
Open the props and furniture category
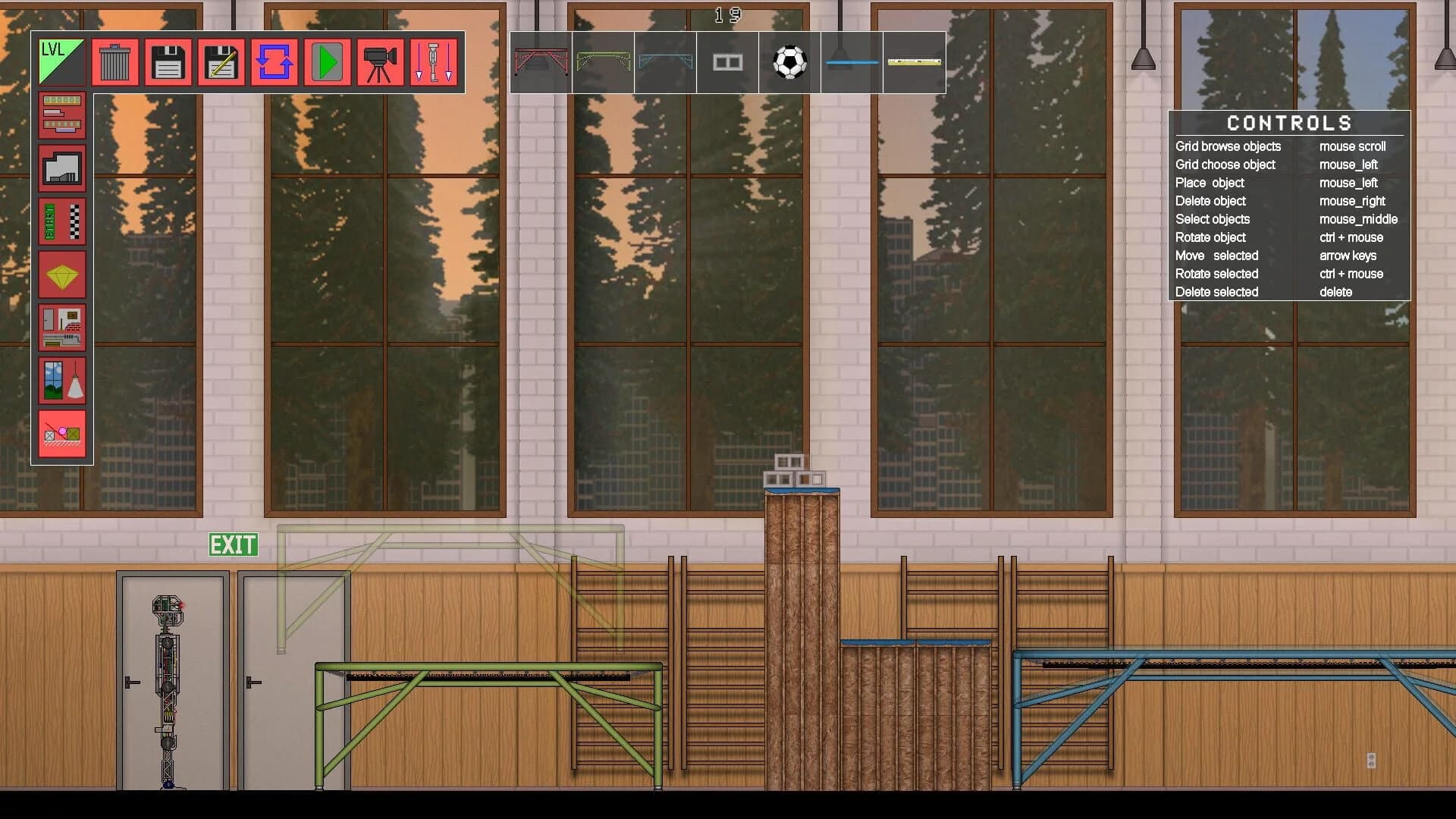pos(62,328)
